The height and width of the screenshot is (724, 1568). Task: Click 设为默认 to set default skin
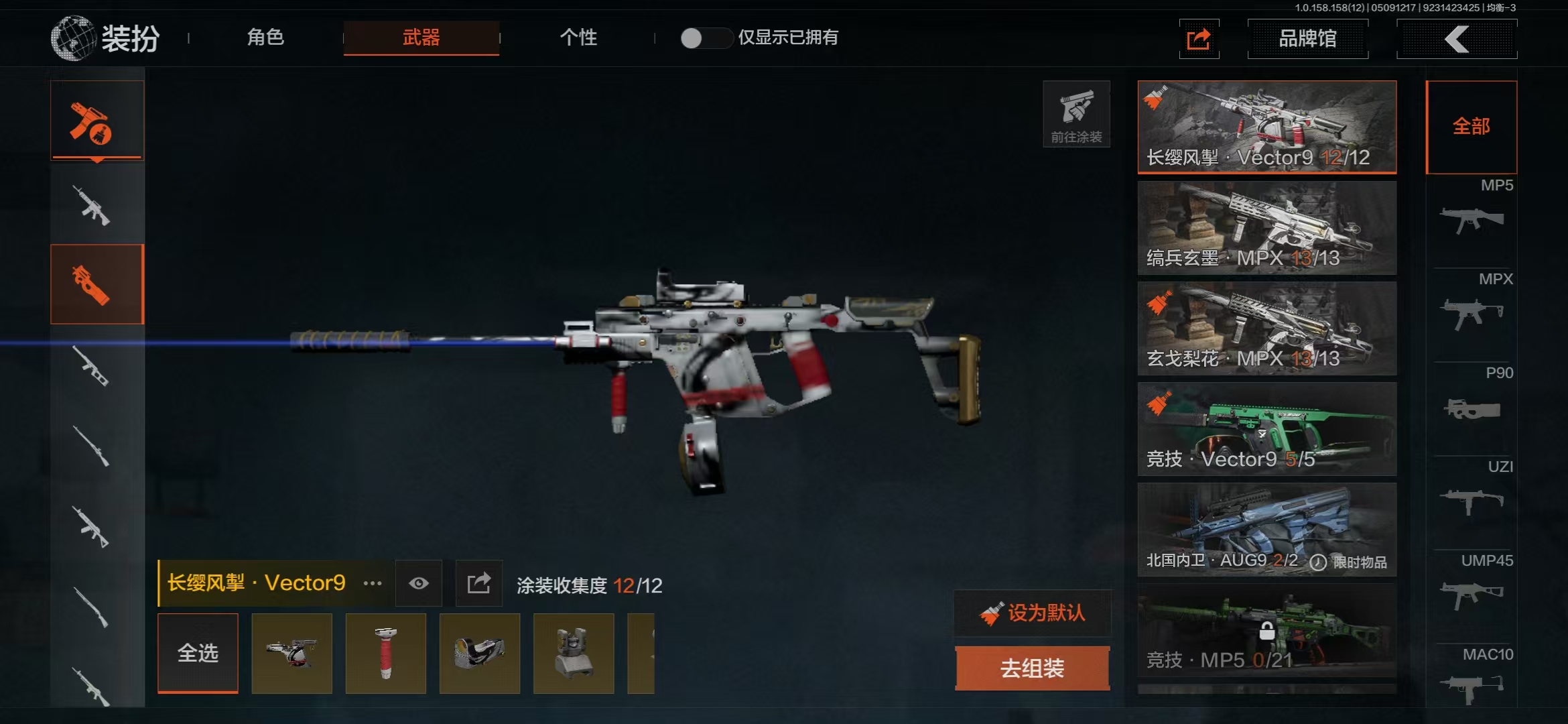(1033, 613)
